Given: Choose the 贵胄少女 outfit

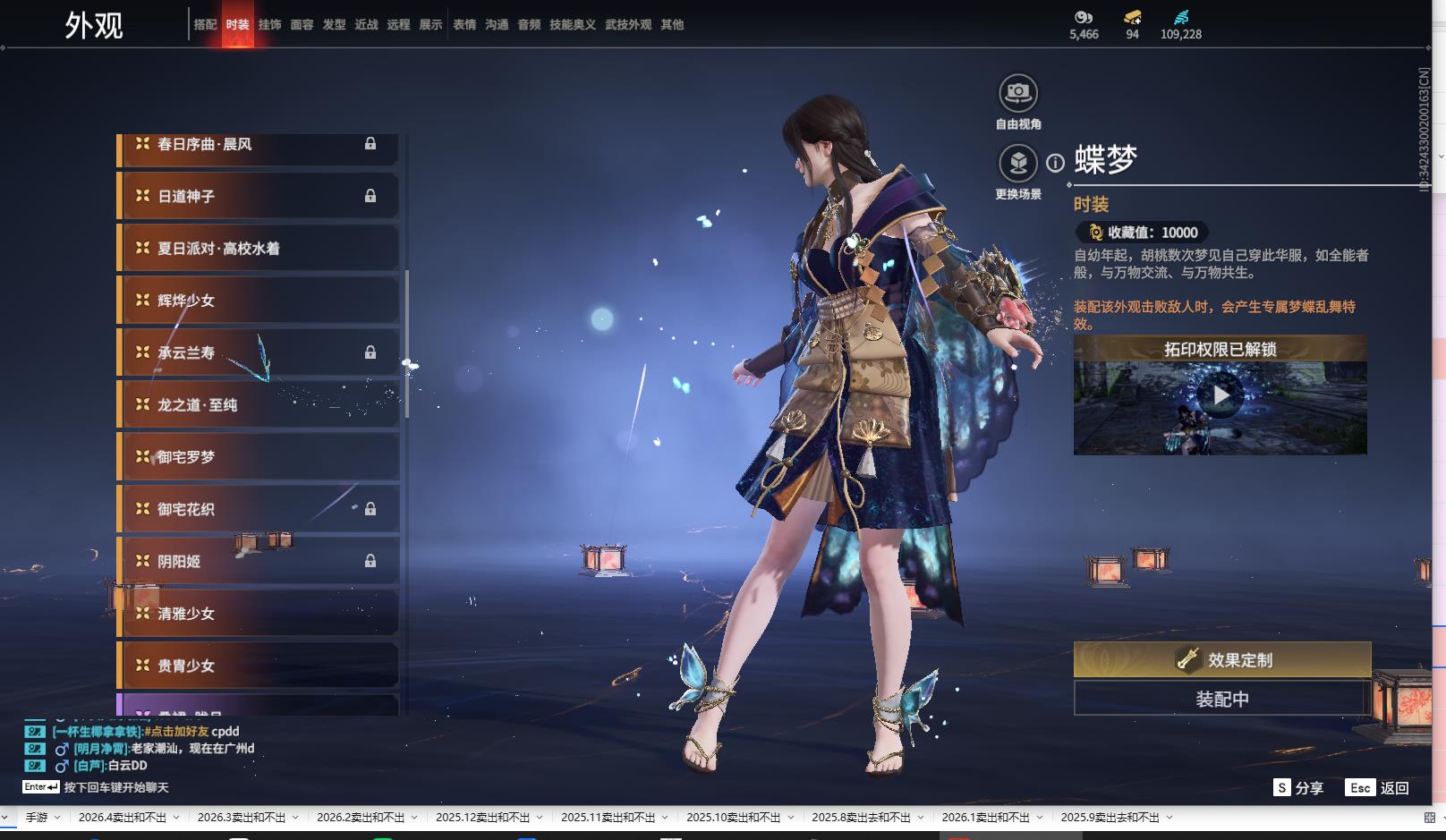Looking at the screenshot, I should tap(258, 666).
